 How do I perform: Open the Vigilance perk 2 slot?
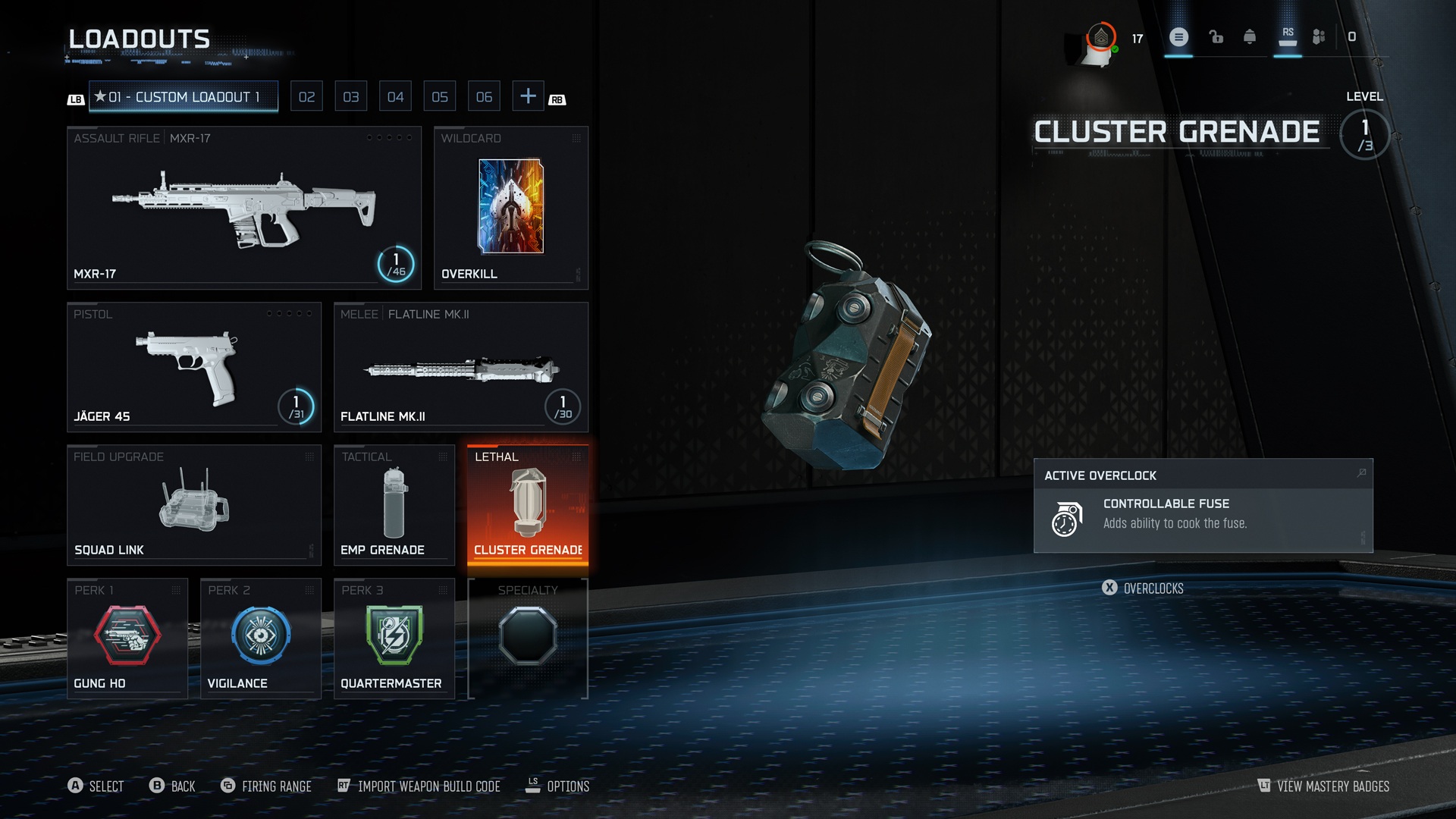coord(260,638)
